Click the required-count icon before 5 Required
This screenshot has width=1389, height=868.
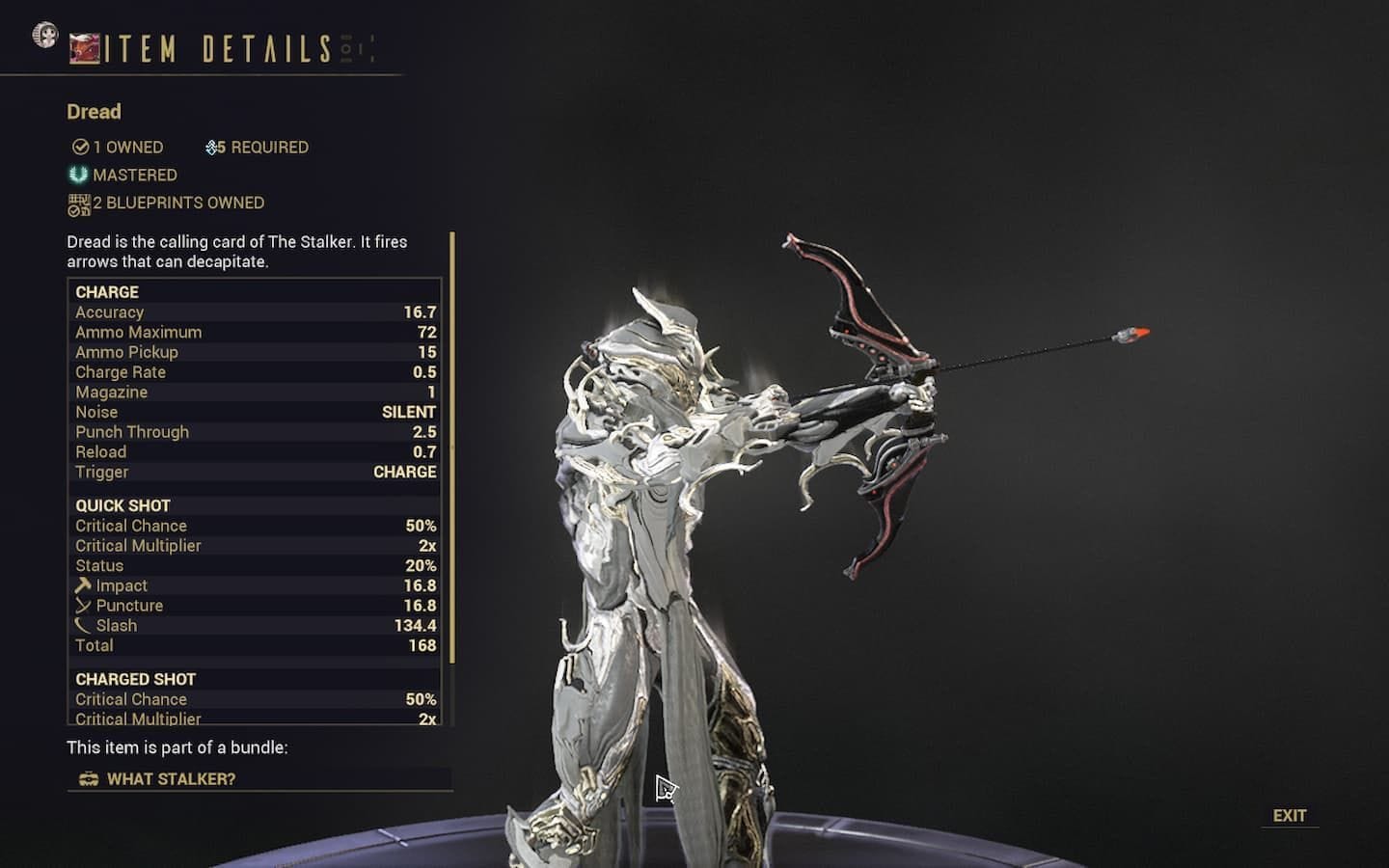(x=213, y=147)
